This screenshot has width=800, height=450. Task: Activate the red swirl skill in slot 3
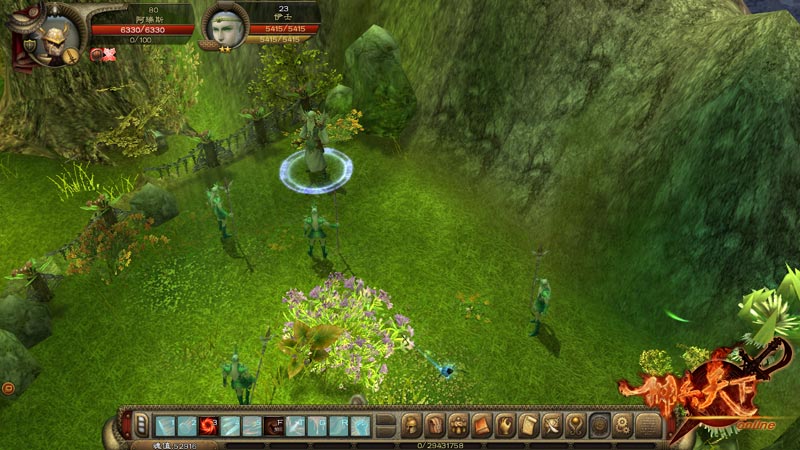(x=208, y=425)
